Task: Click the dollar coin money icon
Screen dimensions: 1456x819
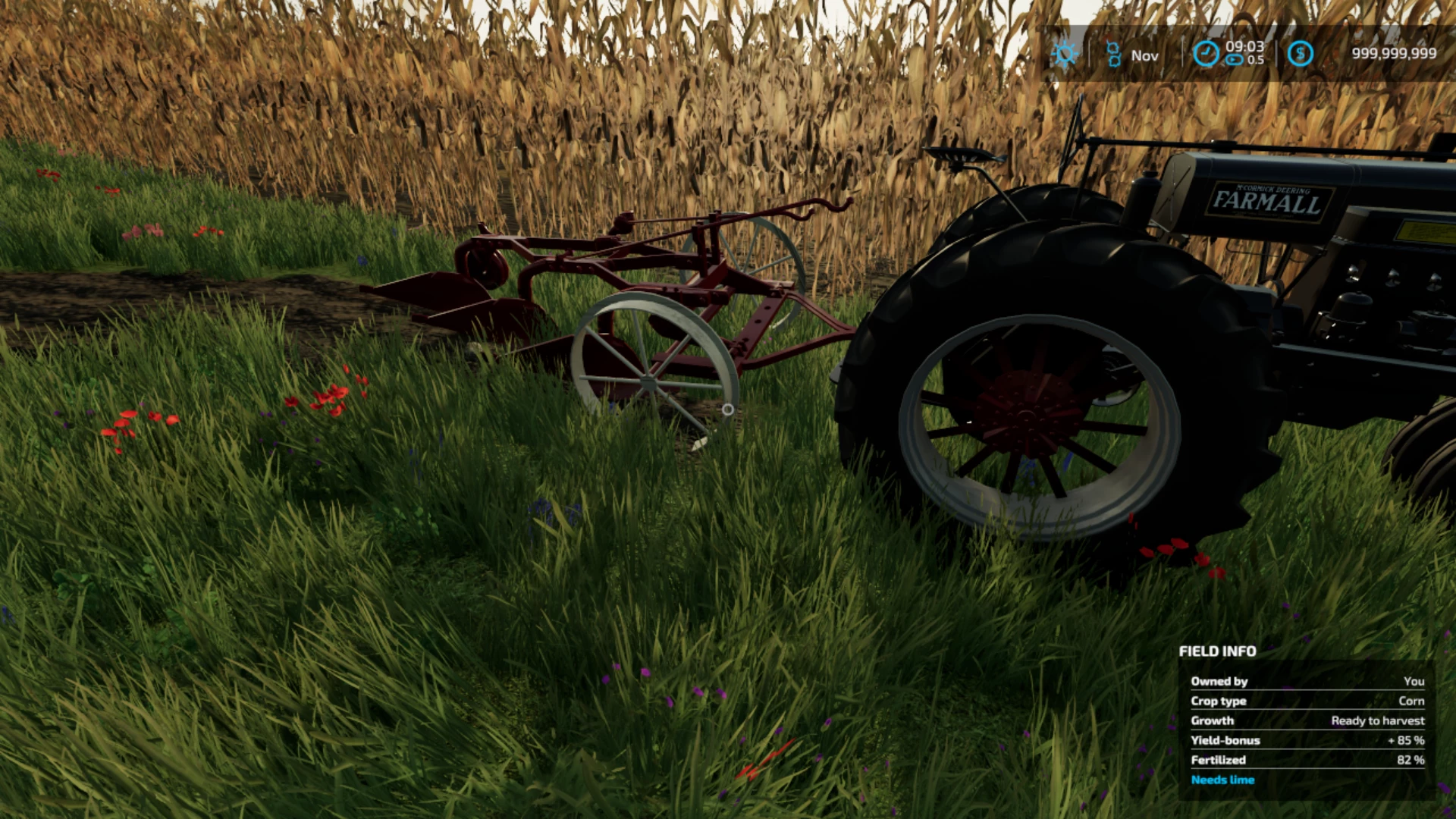Action: (1301, 53)
